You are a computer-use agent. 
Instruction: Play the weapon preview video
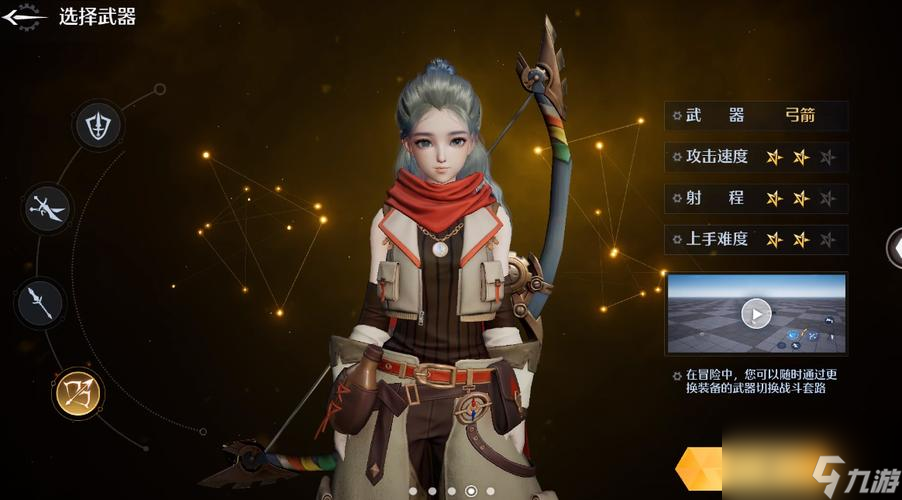(x=756, y=314)
